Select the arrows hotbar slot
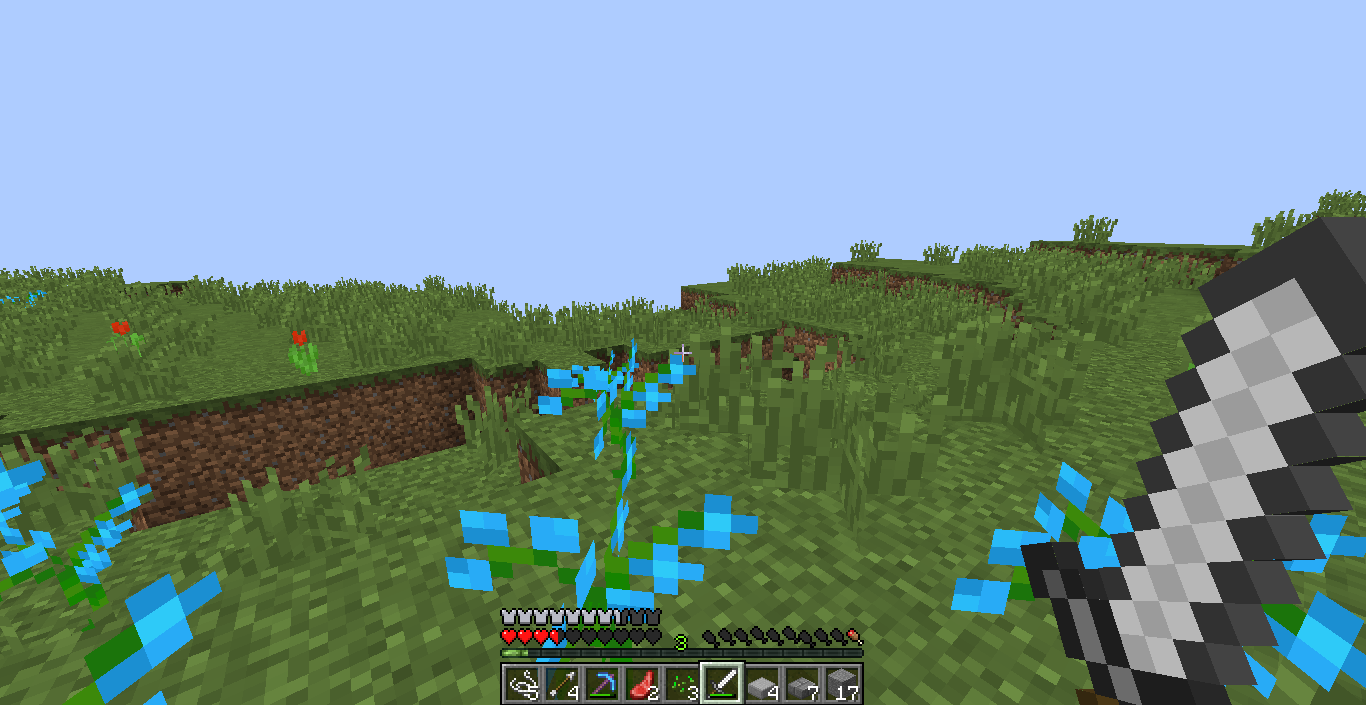1366x705 pixels. [561, 684]
